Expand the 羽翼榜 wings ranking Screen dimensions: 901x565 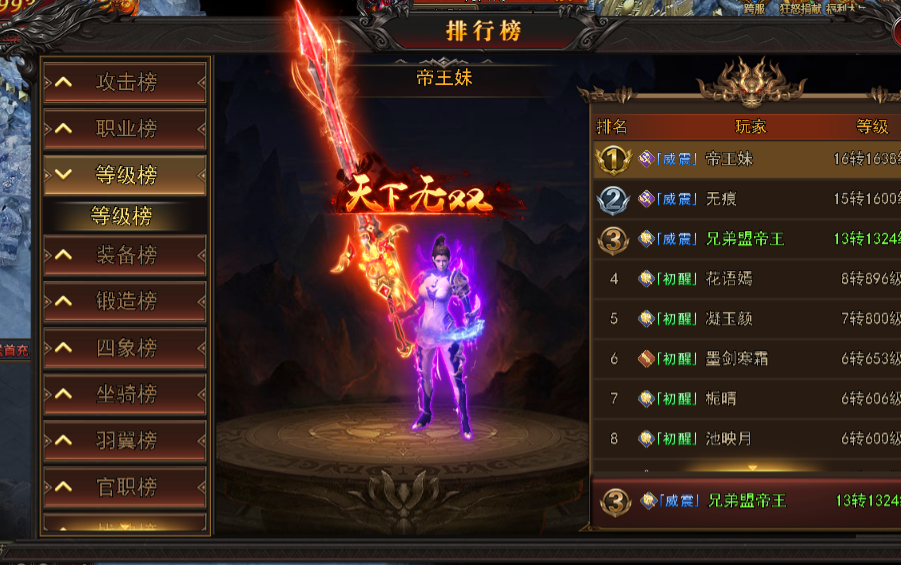click(x=125, y=440)
